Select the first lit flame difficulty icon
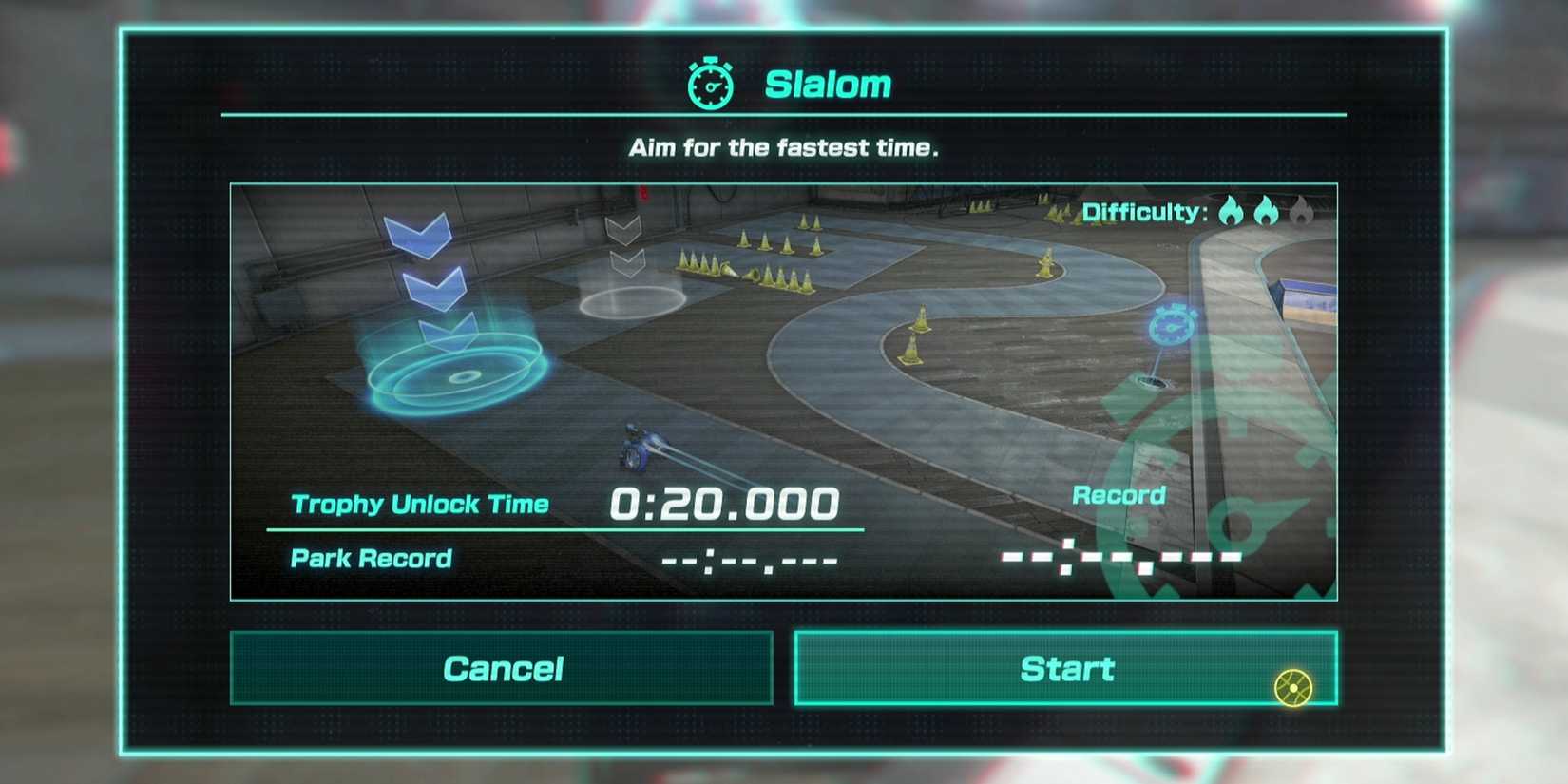This screenshot has height=784, width=1568. 1232,211
